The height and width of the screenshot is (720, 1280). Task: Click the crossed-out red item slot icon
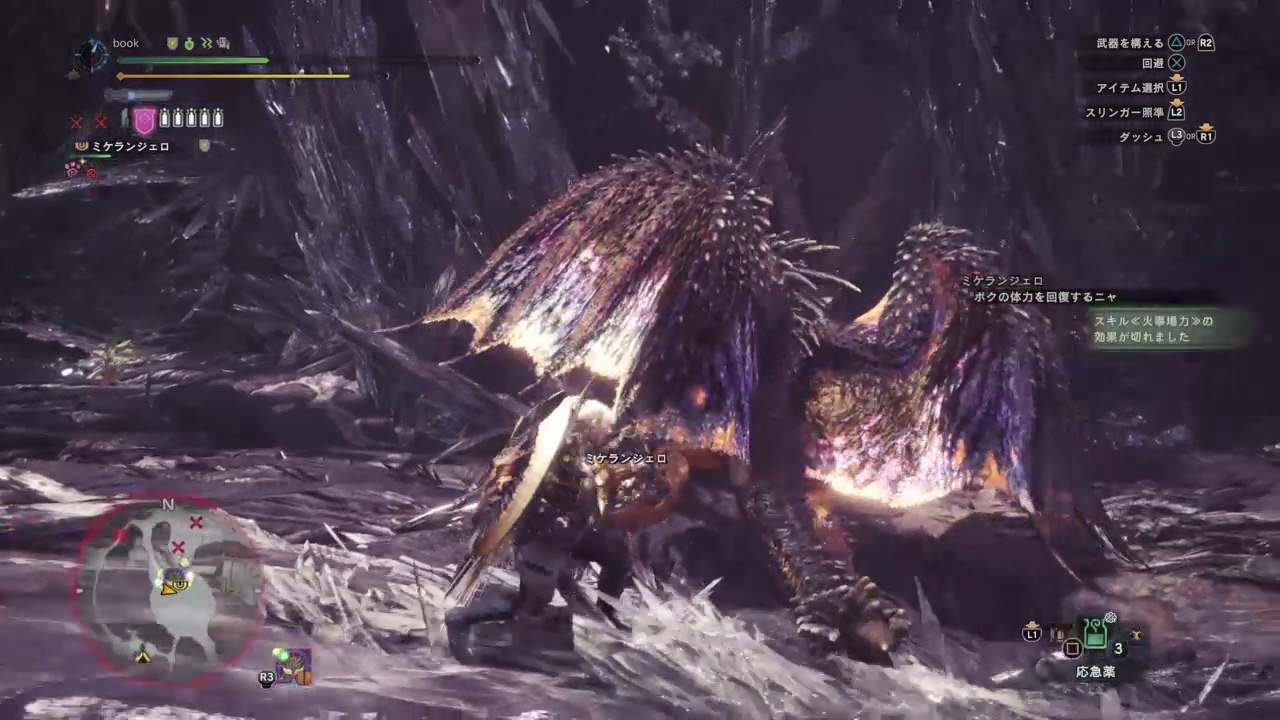point(77,119)
